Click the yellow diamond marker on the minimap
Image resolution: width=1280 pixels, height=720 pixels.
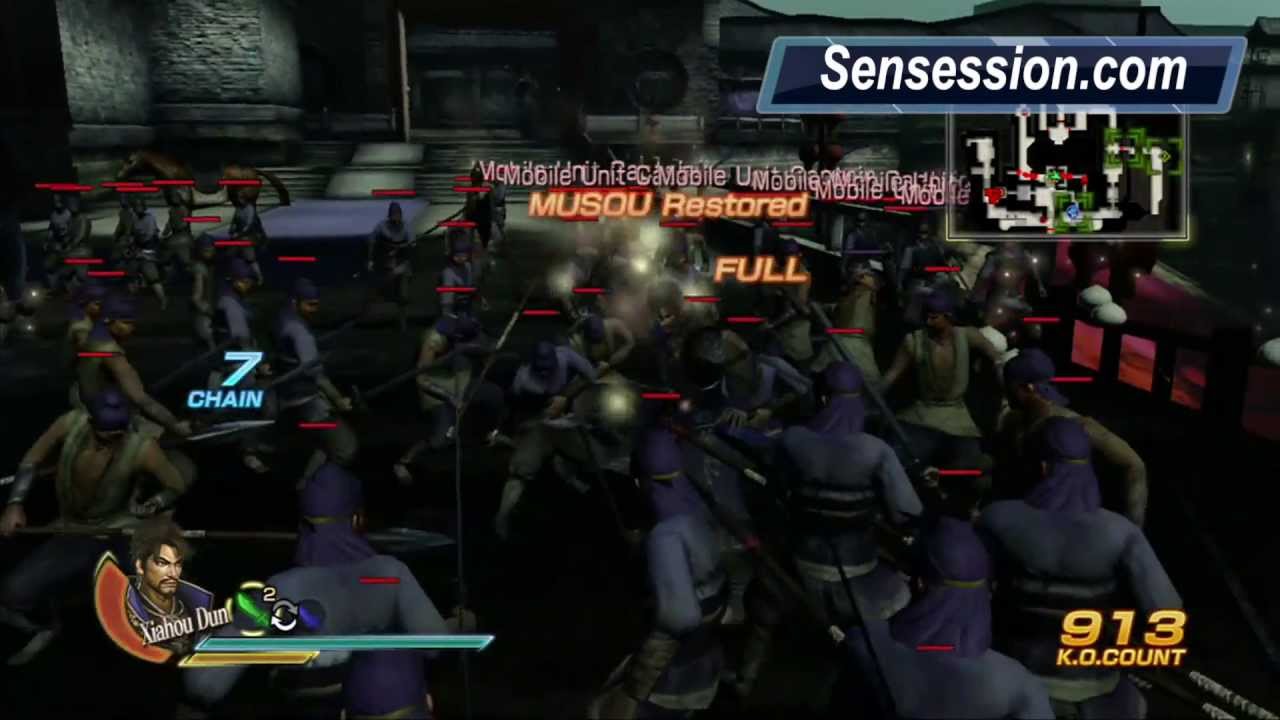tap(1164, 156)
